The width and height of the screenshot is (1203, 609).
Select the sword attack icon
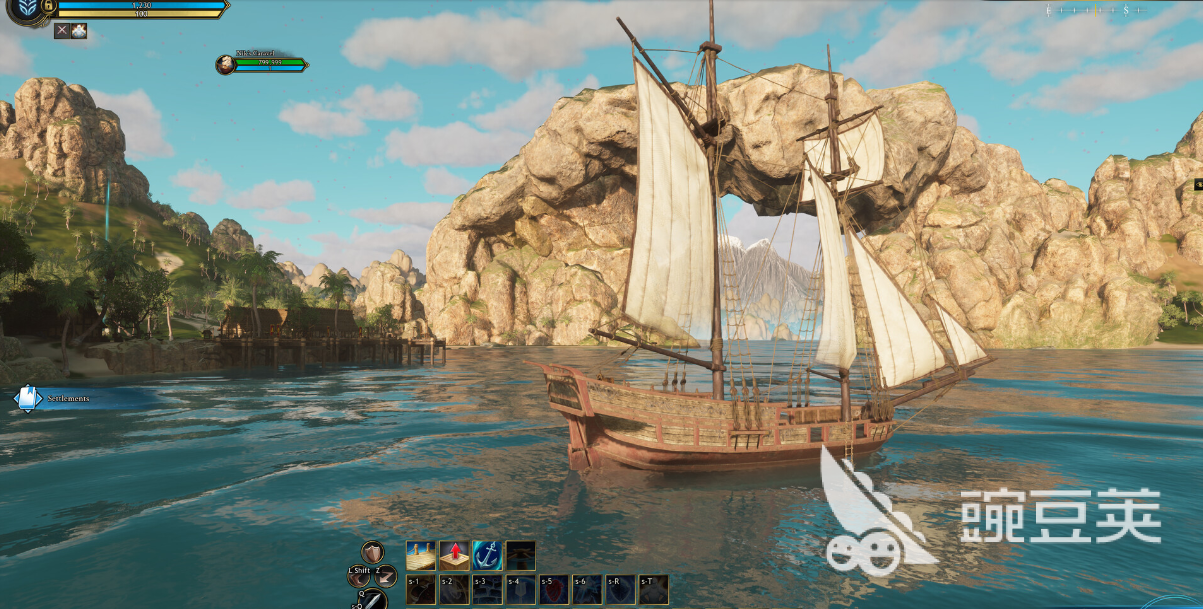click(372, 600)
